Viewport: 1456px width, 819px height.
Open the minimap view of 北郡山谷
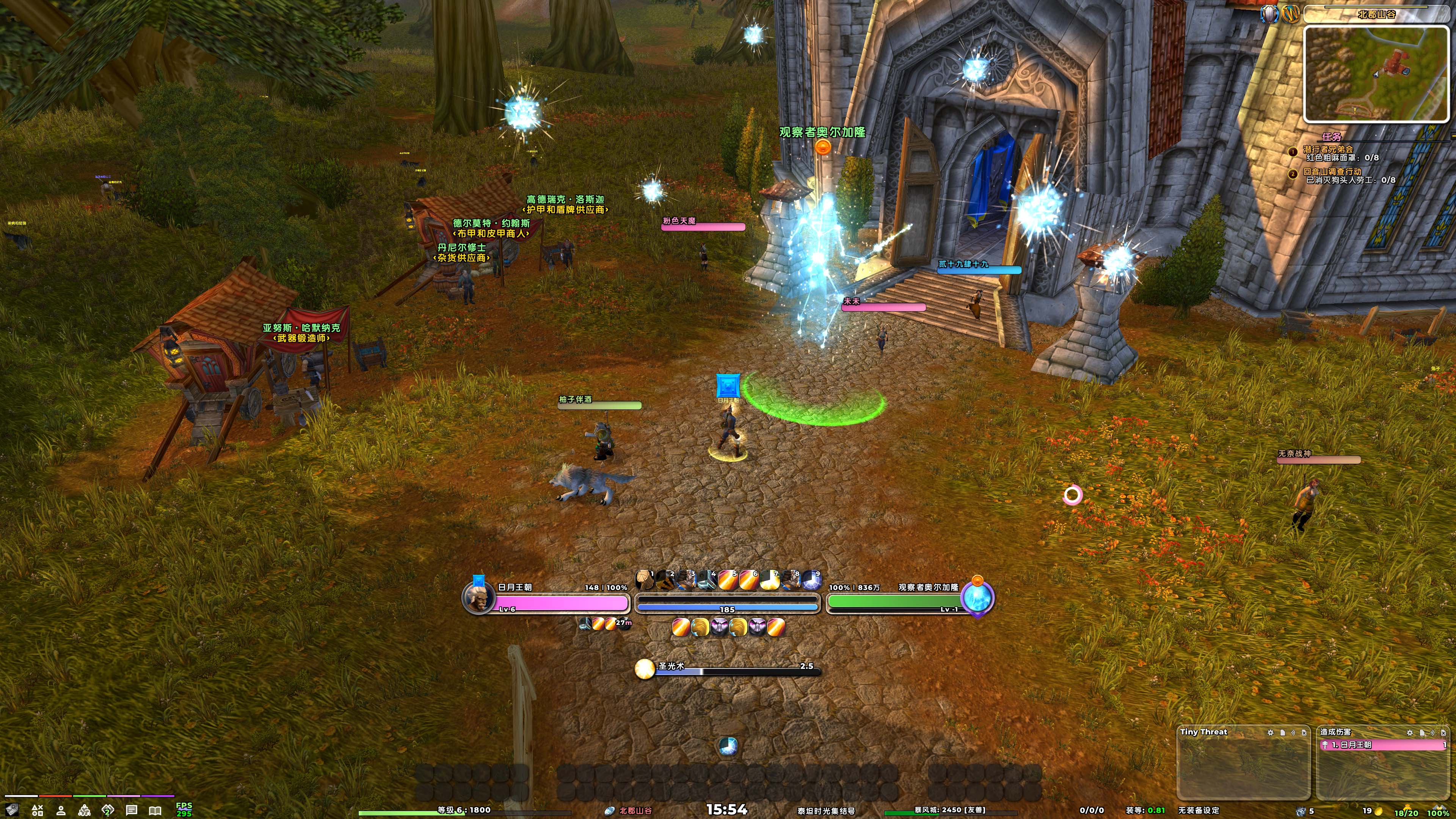click(x=1376, y=74)
